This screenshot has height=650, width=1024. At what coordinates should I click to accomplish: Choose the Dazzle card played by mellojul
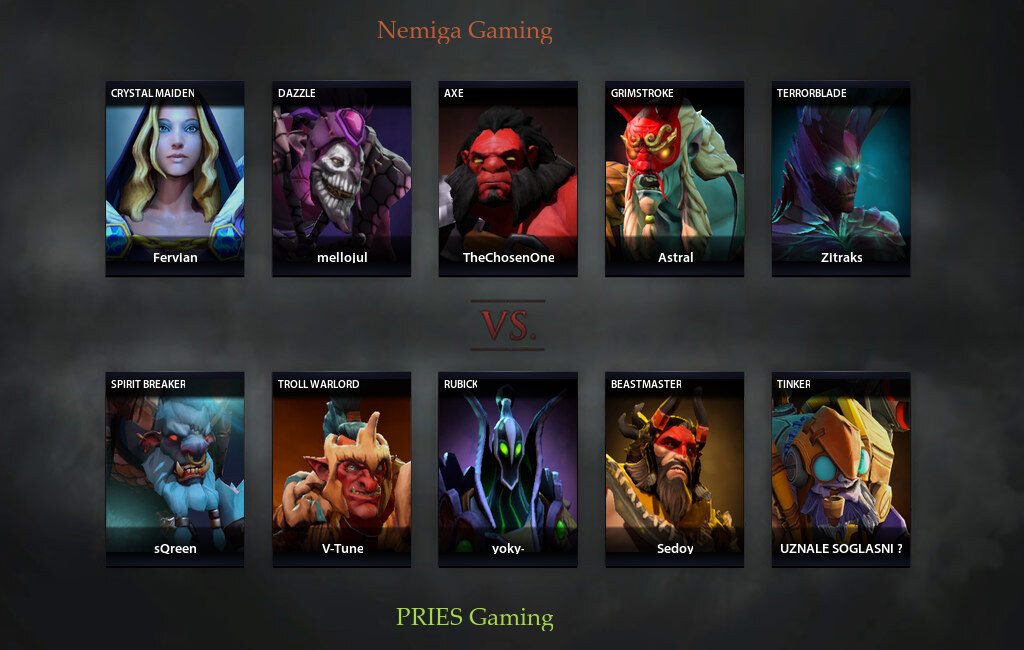(341, 178)
